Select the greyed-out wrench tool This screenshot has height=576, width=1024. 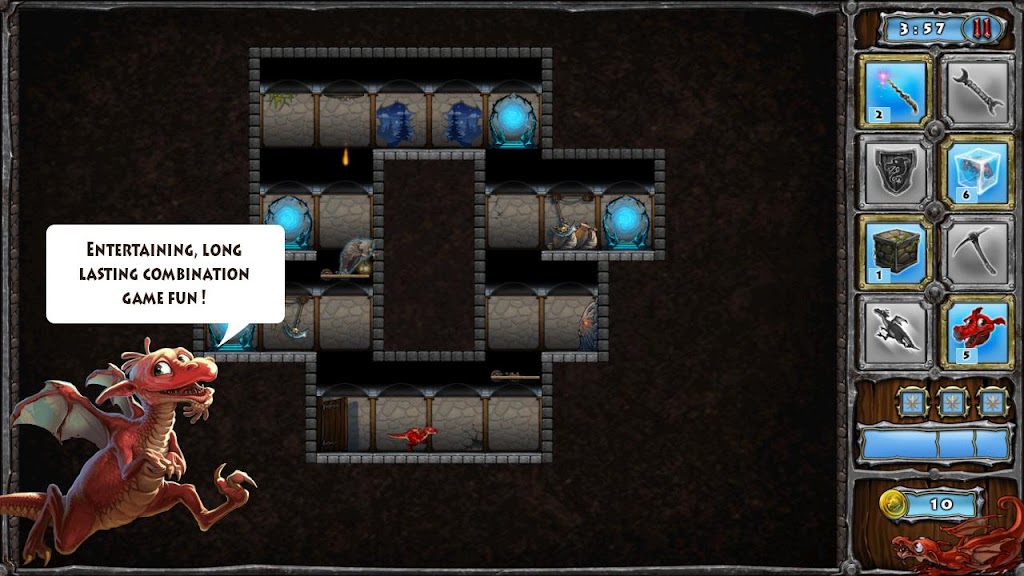click(x=978, y=91)
